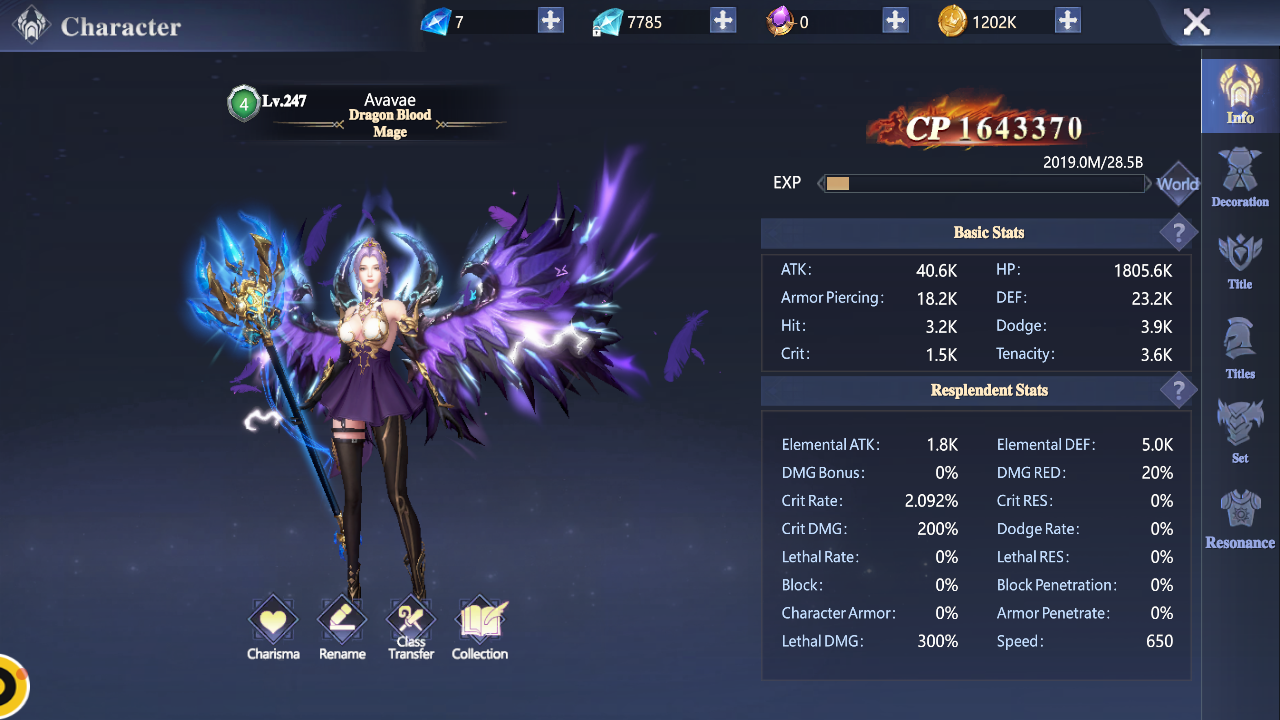Show Basic Stats help
The width and height of the screenshot is (1280, 720).
[1178, 233]
